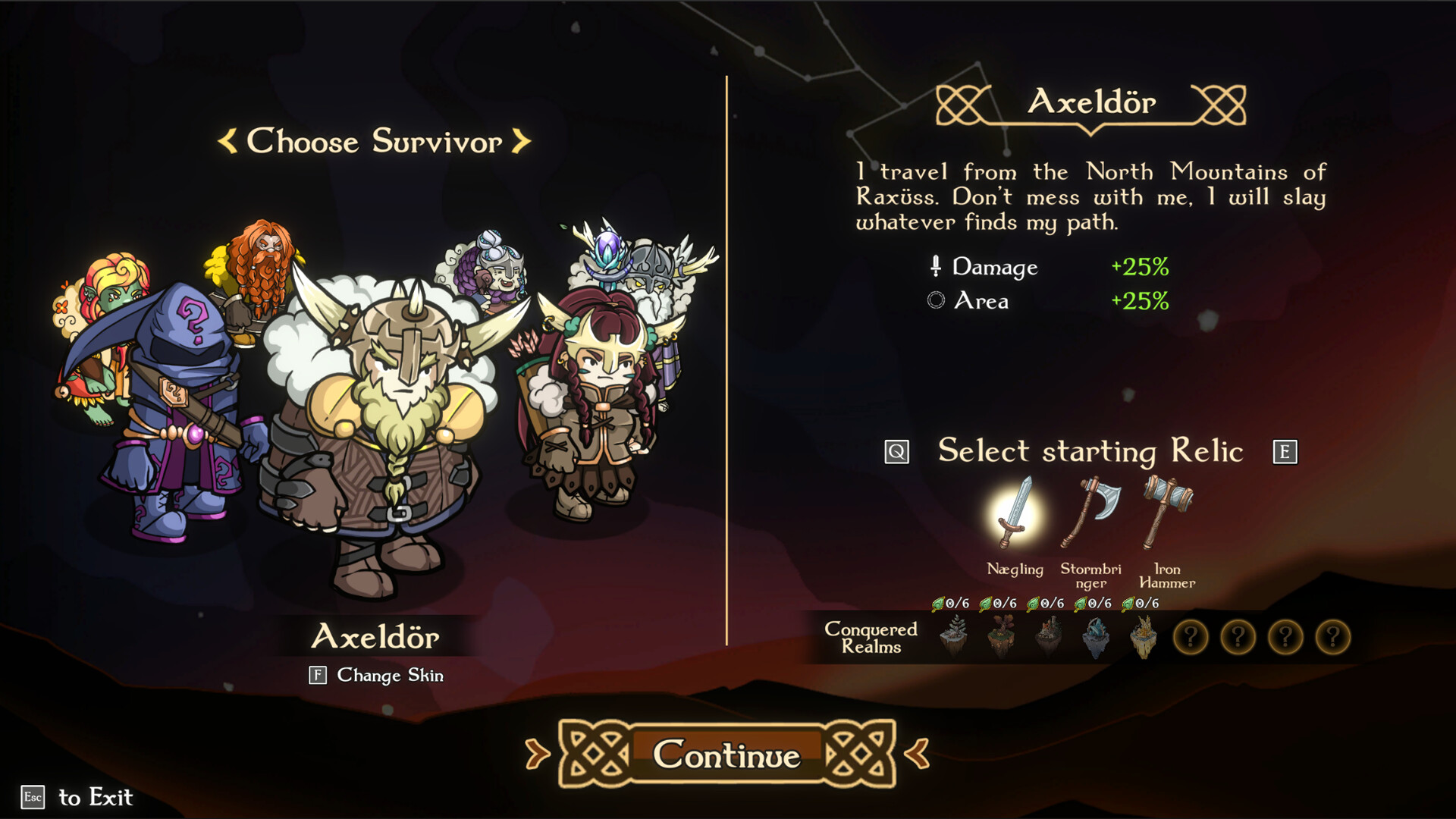Click the right arrow beside Choose Survivor
Image resolution: width=1456 pixels, height=819 pixels.
tap(520, 143)
